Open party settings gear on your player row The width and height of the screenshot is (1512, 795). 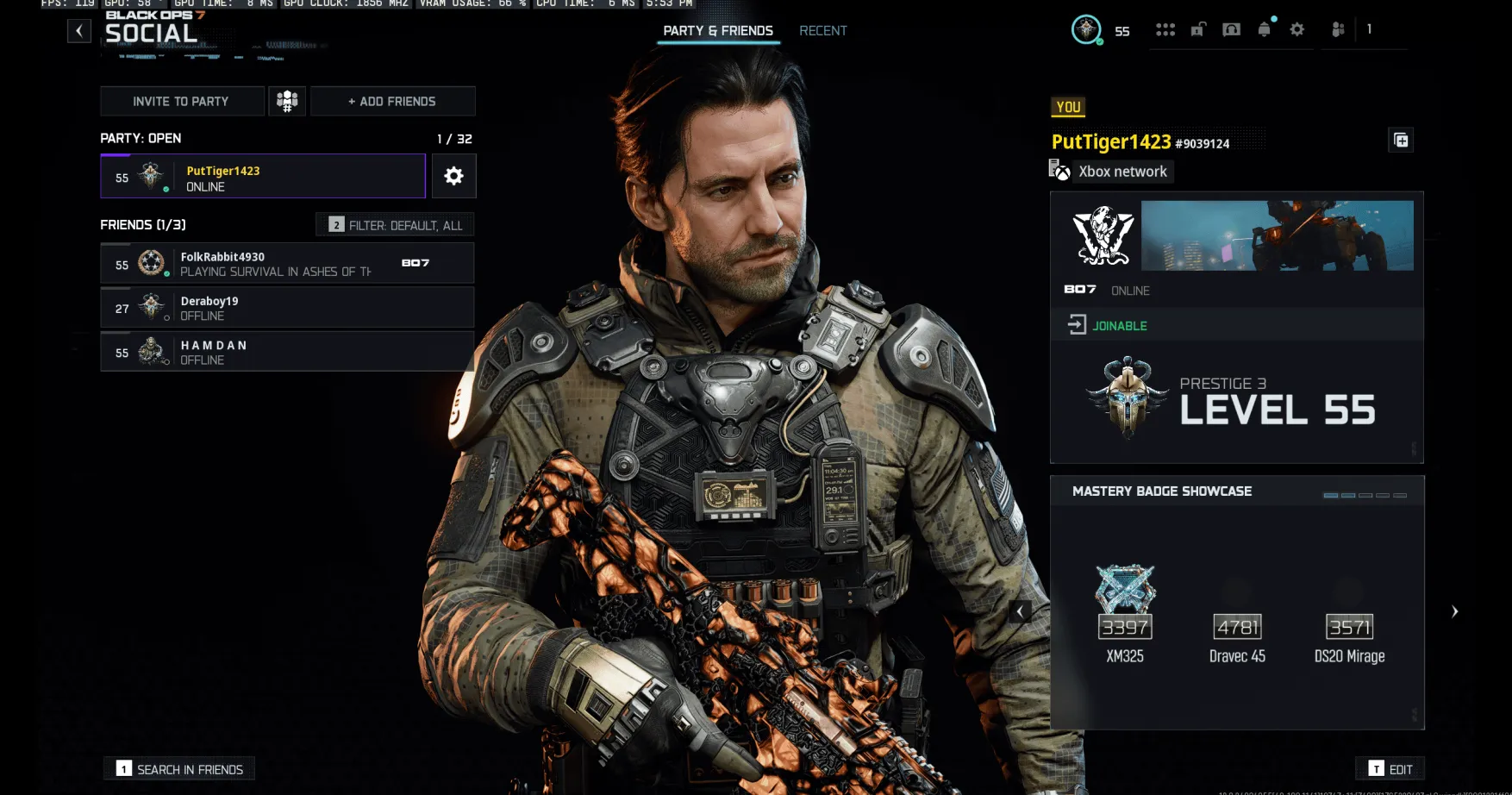453,176
